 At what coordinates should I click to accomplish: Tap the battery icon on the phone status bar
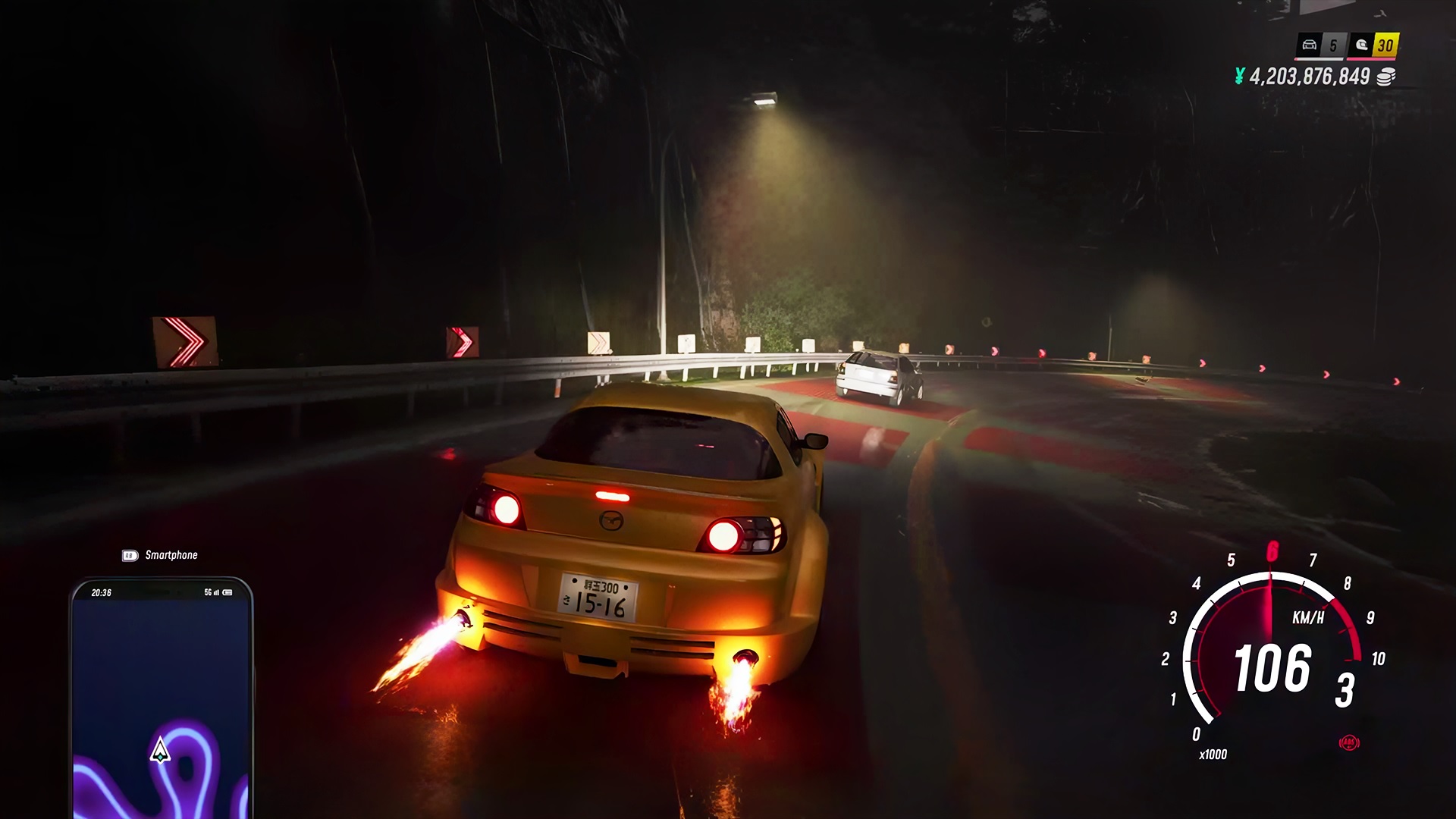coord(227,592)
